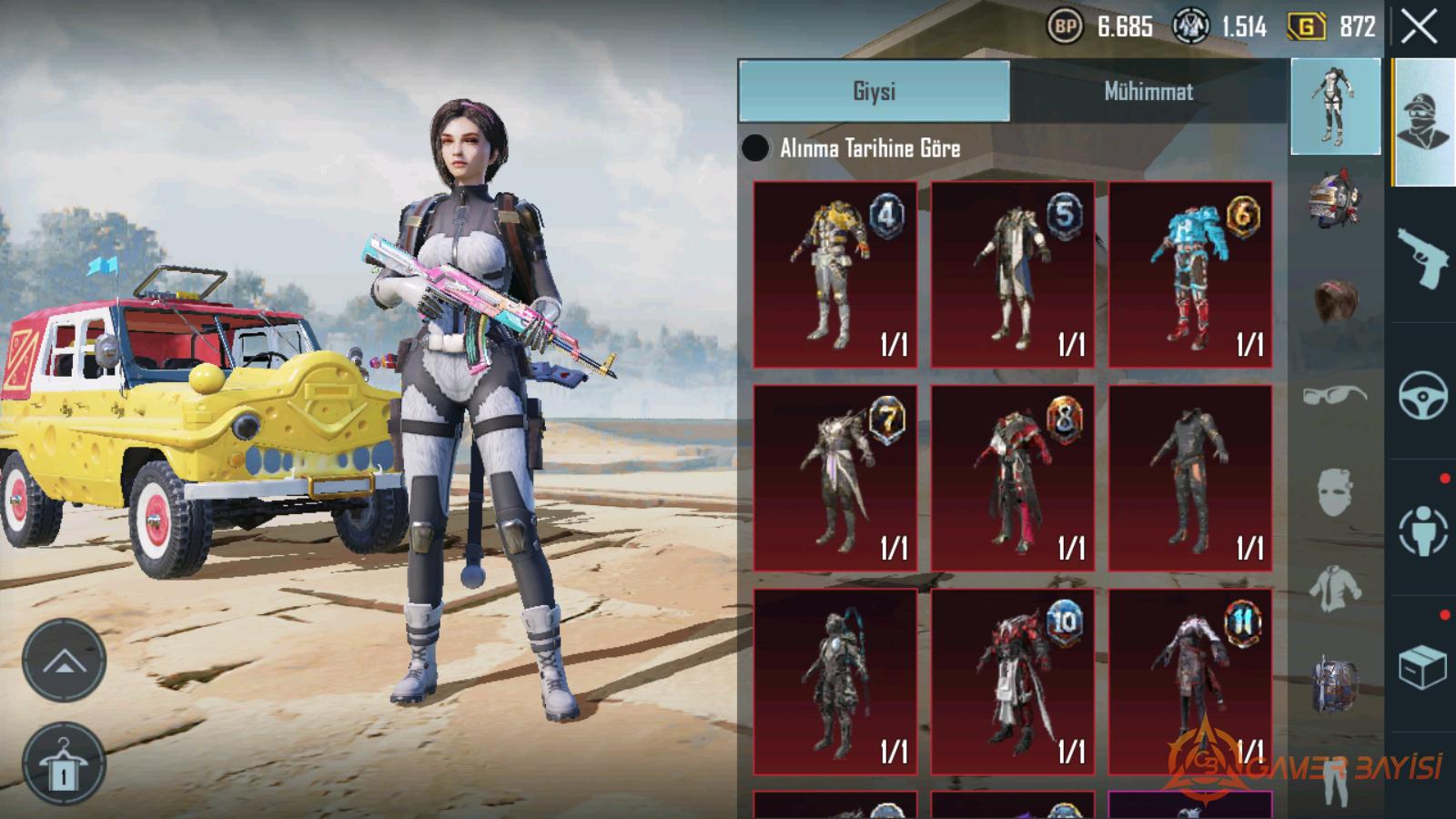Select the level 6 blue and red outfit
The height and width of the screenshot is (819, 1456).
[x=1189, y=274]
